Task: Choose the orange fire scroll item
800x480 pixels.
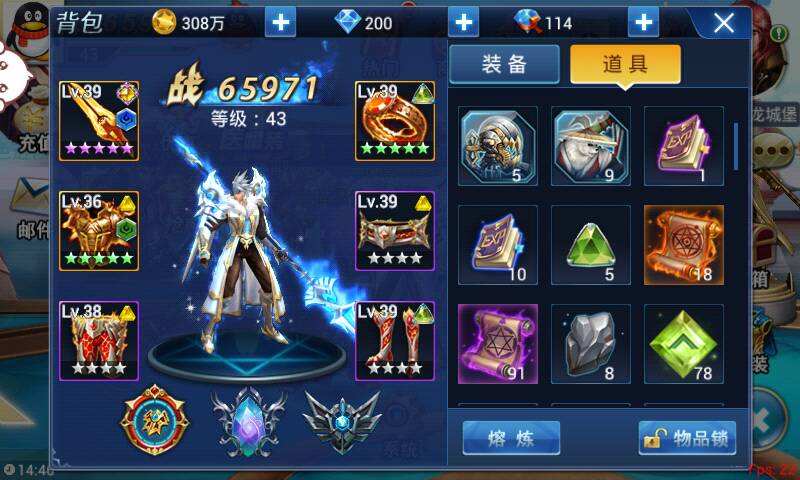Action: 684,244
